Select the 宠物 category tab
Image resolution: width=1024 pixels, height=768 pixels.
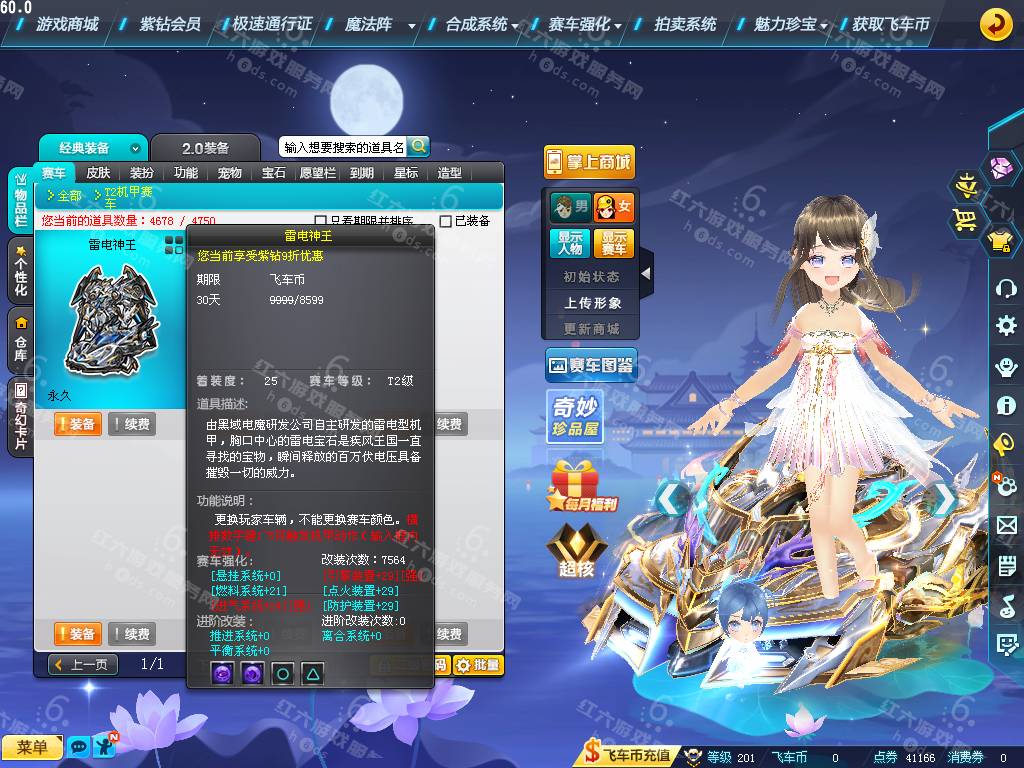[x=230, y=173]
